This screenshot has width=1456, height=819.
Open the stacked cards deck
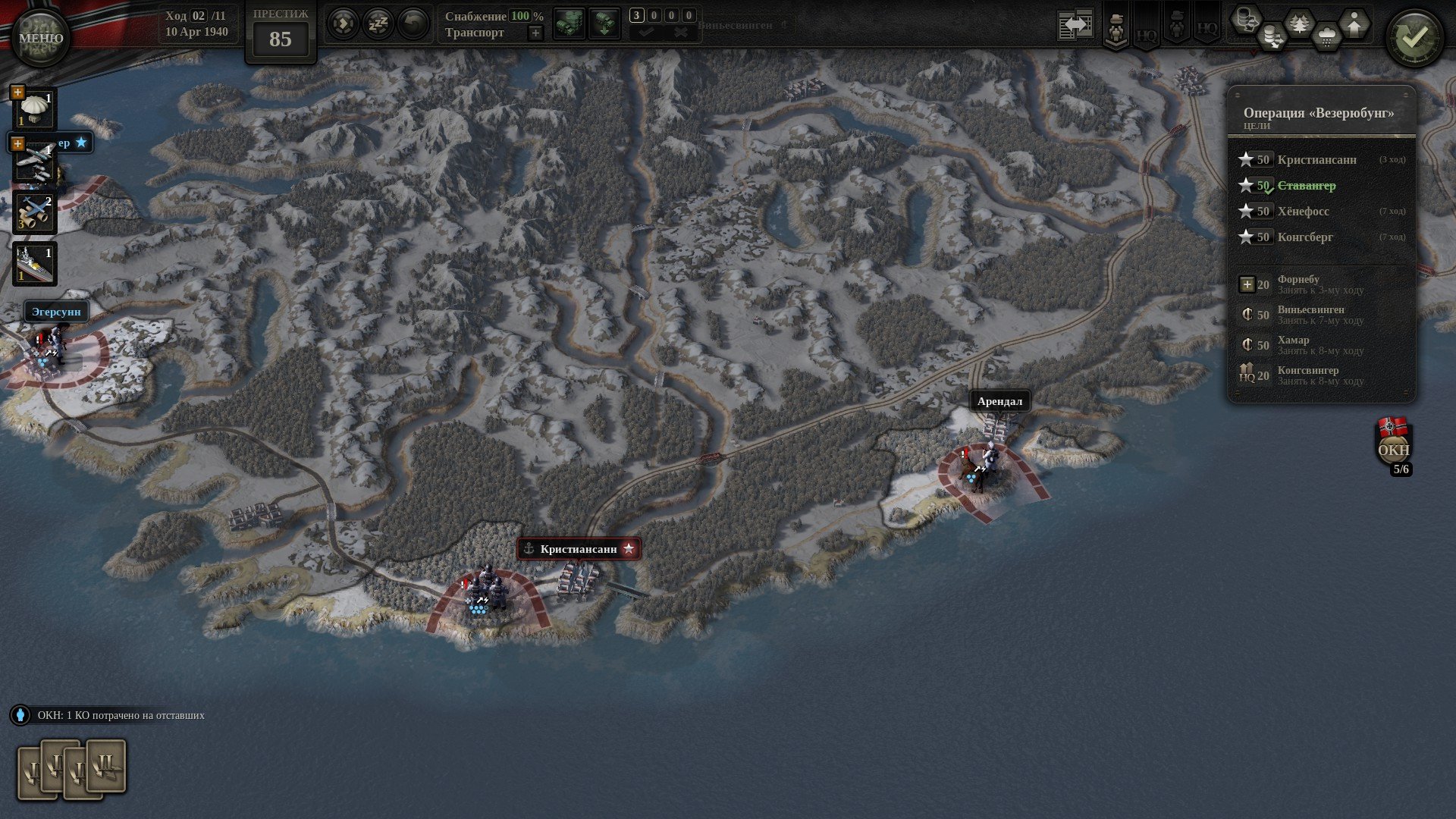click(72, 769)
